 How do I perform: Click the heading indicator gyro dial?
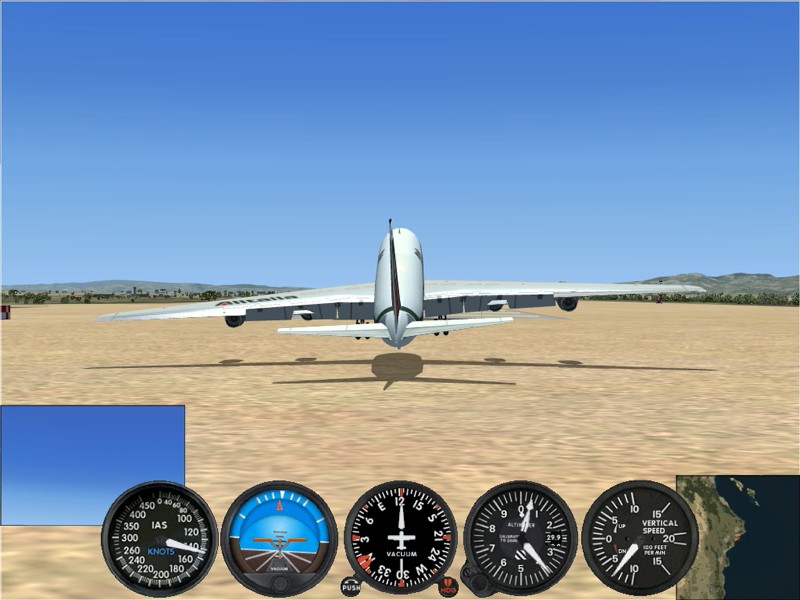400,538
